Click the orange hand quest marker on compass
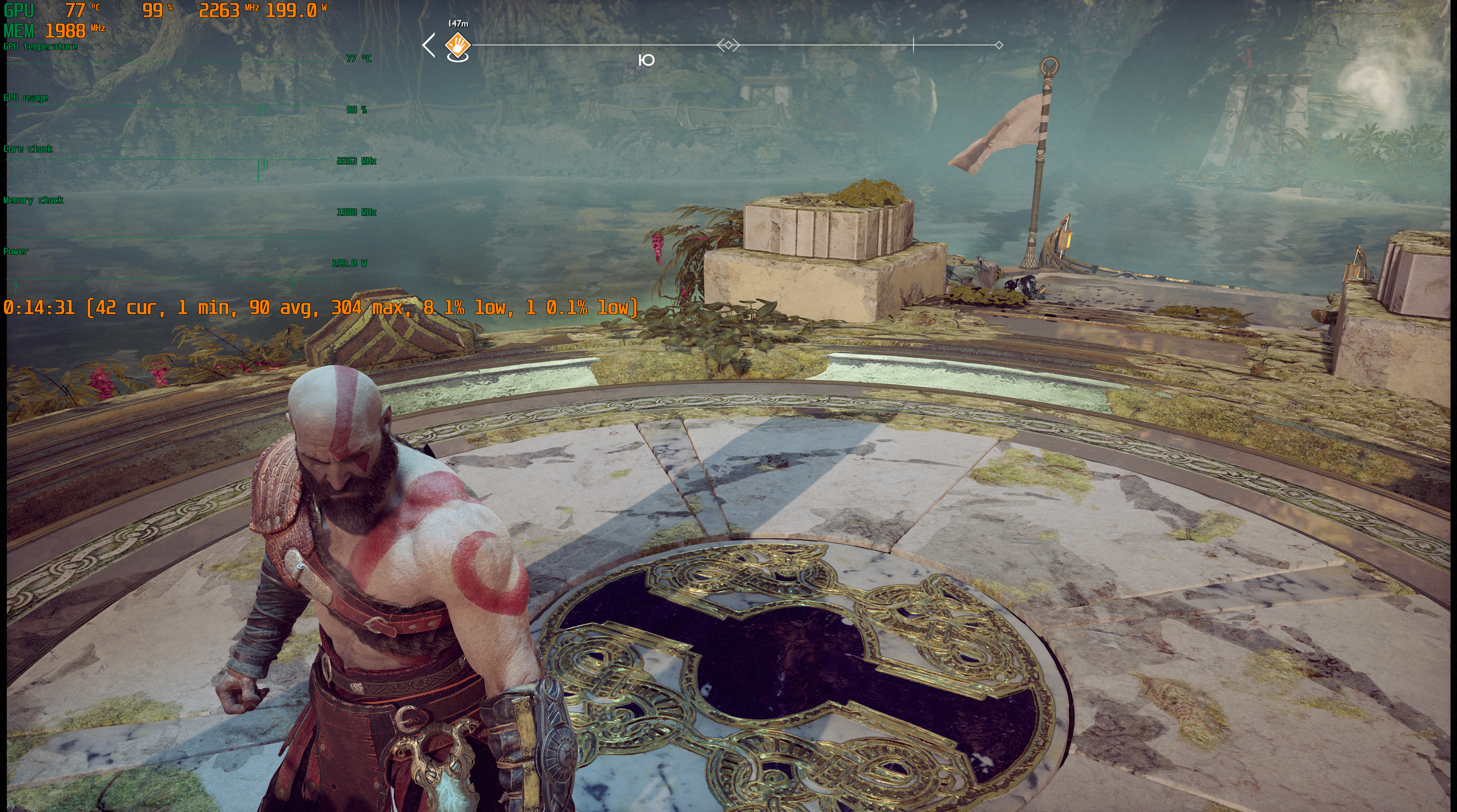The image size is (1457, 812). click(458, 44)
